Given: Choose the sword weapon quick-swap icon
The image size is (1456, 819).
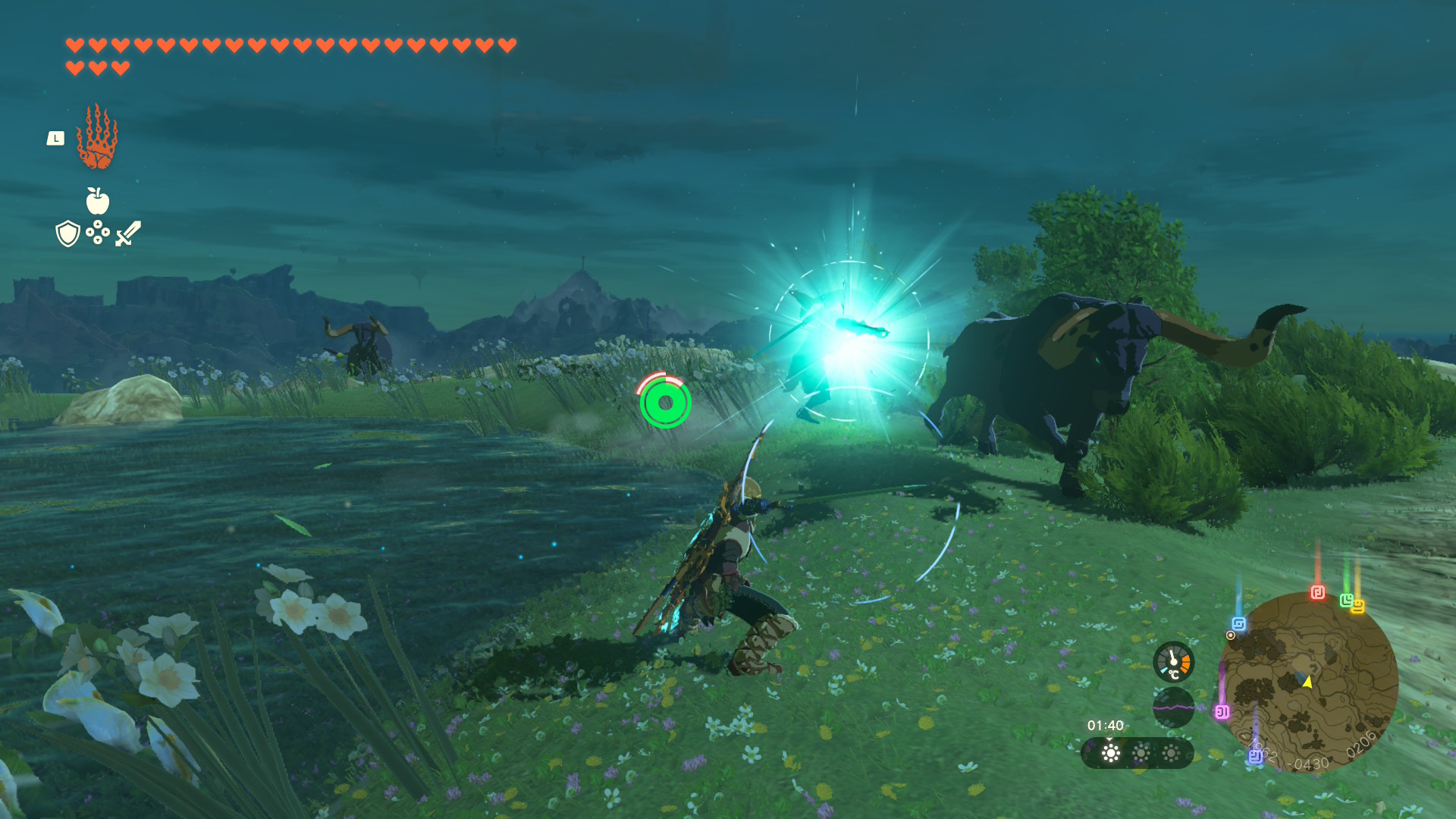Looking at the screenshot, I should click(128, 234).
